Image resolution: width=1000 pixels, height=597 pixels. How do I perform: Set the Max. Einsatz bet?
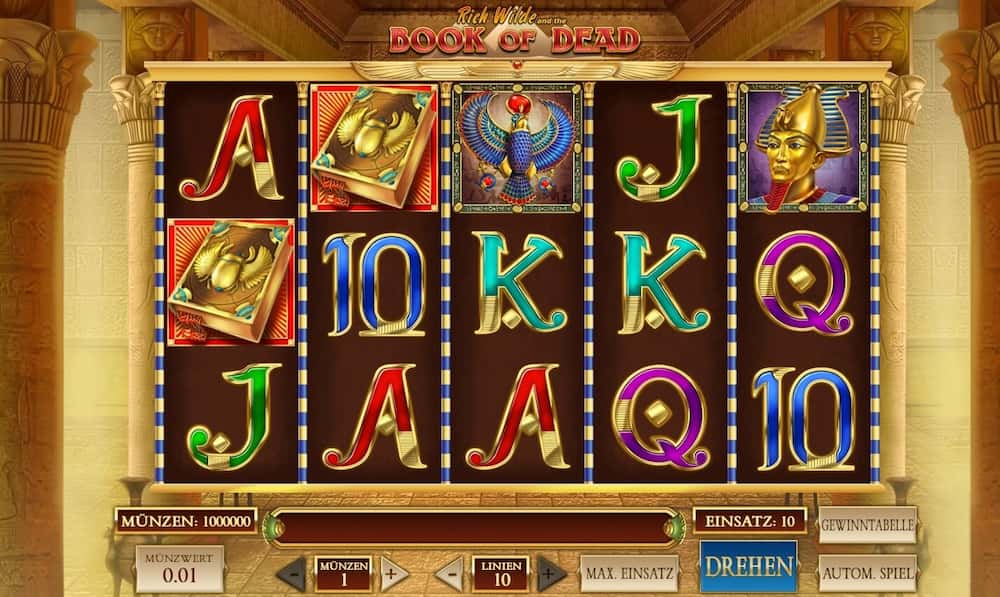tap(629, 573)
